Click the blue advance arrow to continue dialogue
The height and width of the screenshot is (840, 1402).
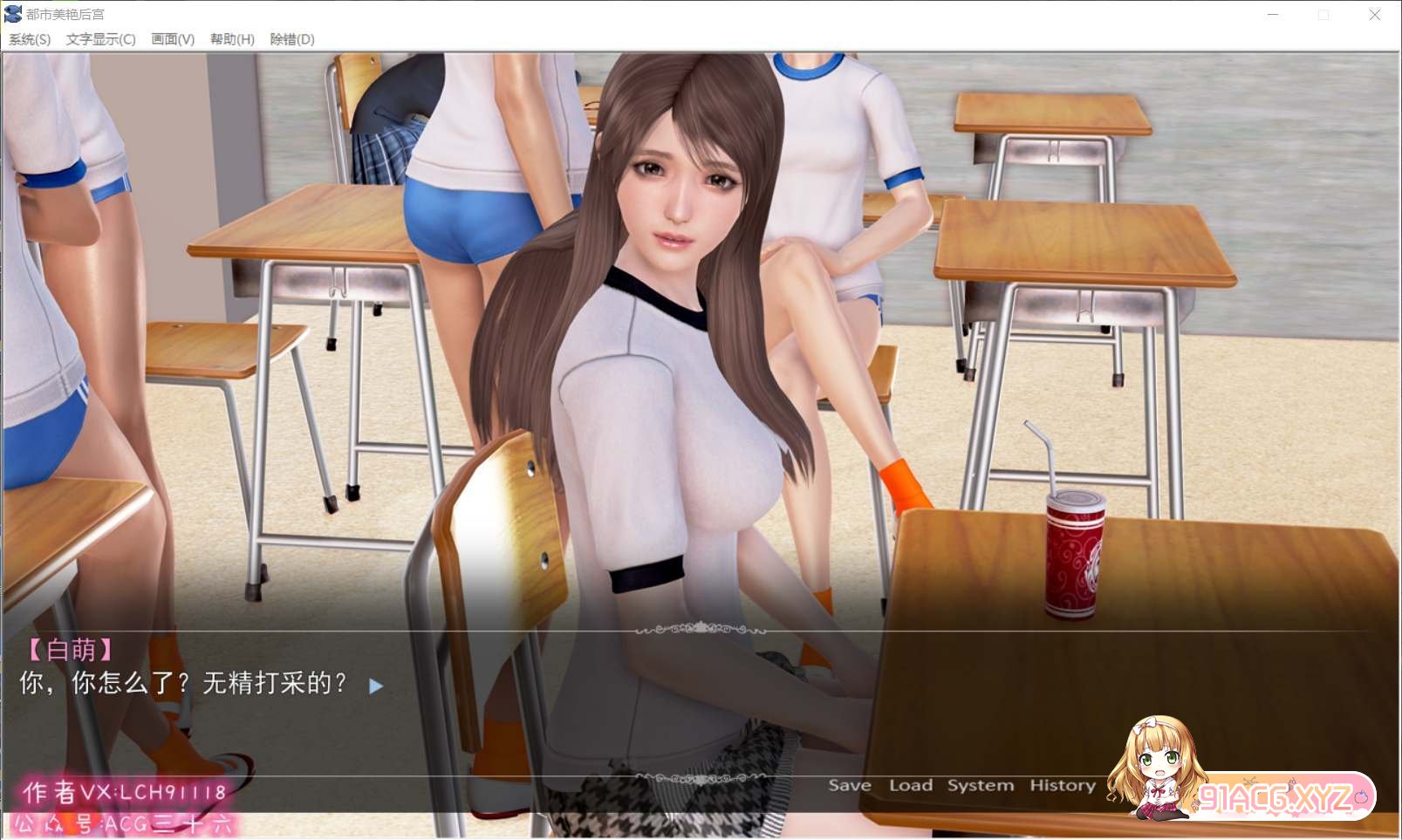[377, 686]
